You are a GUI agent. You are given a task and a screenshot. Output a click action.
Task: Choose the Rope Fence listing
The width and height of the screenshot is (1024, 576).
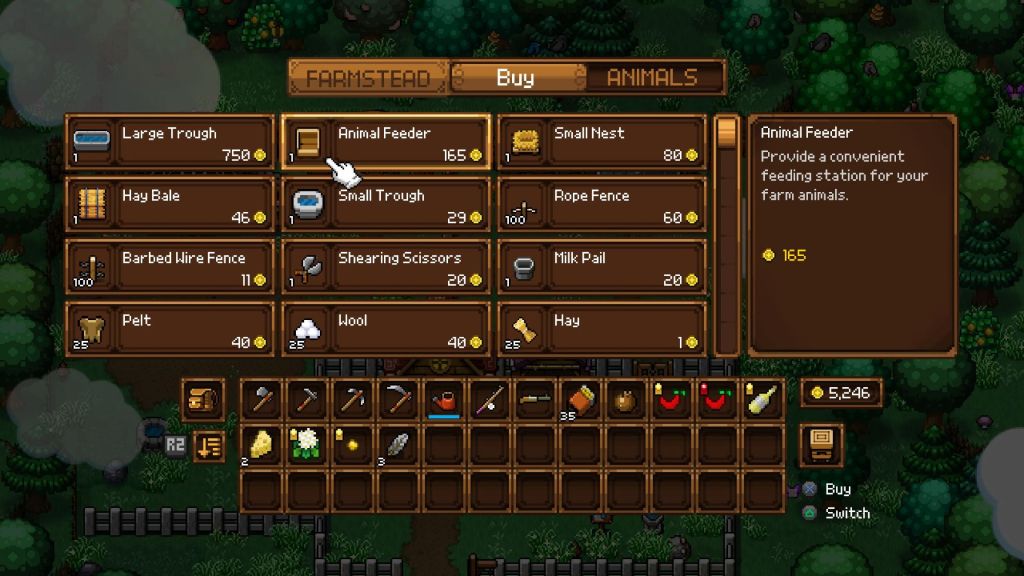pyautogui.click(x=602, y=205)
